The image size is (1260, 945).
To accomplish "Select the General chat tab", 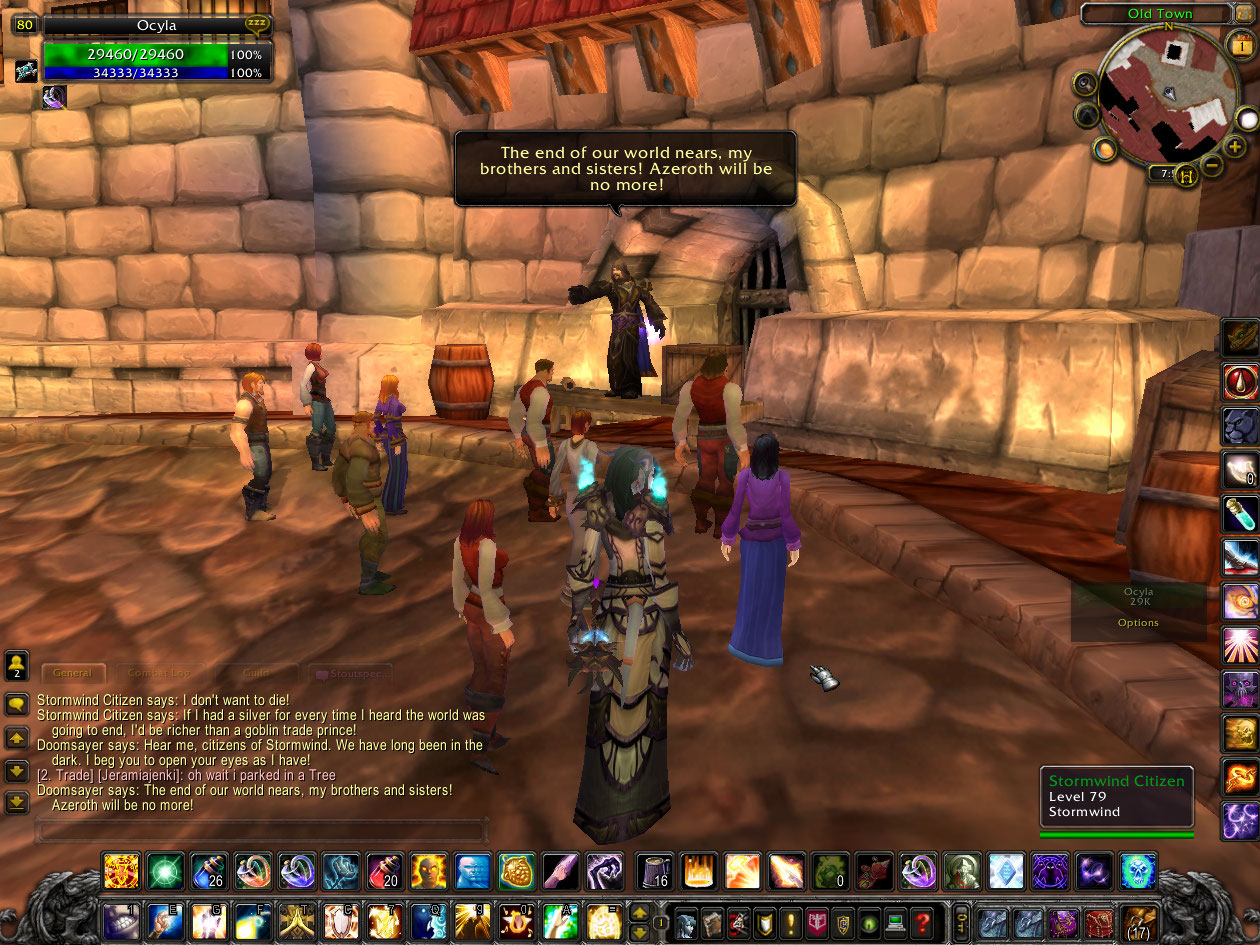I will (x=73, y=674).
